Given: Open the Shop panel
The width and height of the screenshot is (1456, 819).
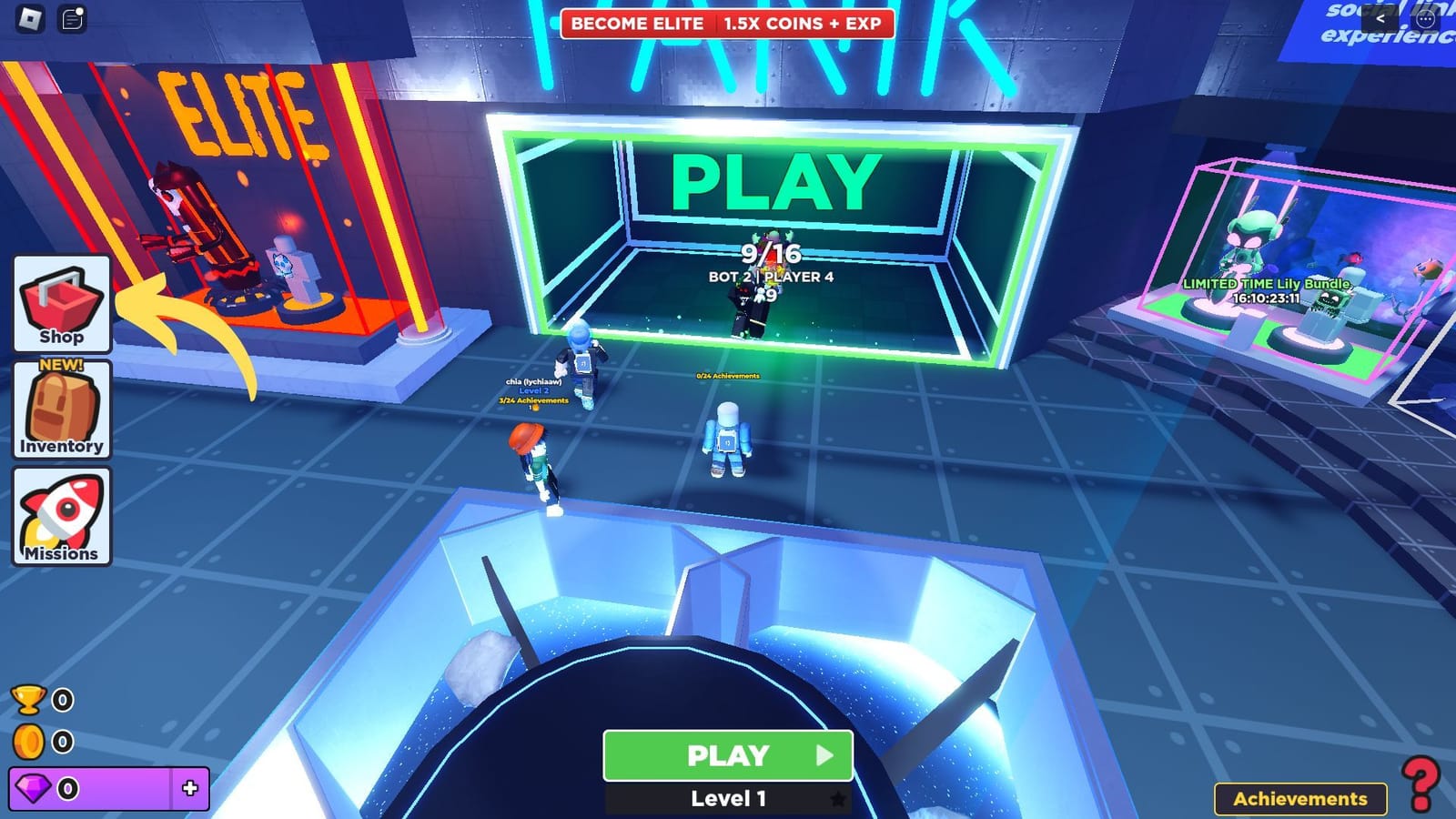Looking at the screenshot, I should point(60,303).
